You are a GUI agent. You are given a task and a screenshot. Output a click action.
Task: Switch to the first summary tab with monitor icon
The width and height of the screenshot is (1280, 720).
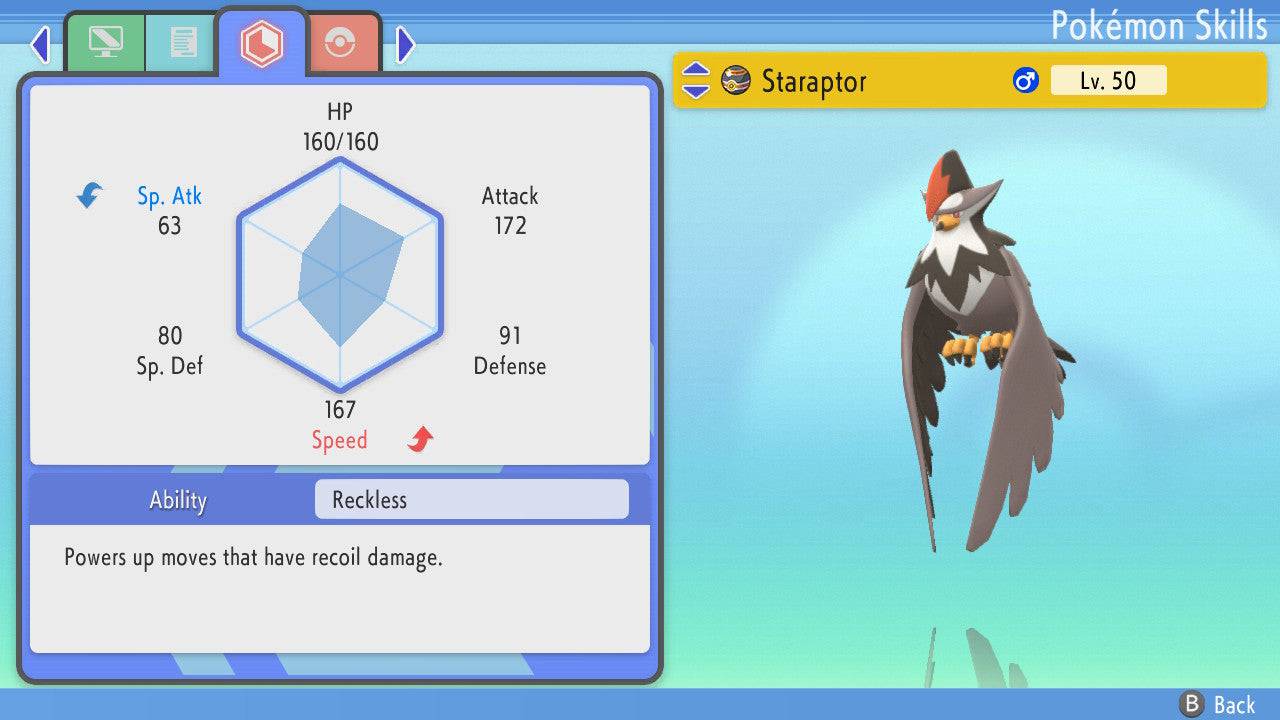105,42
